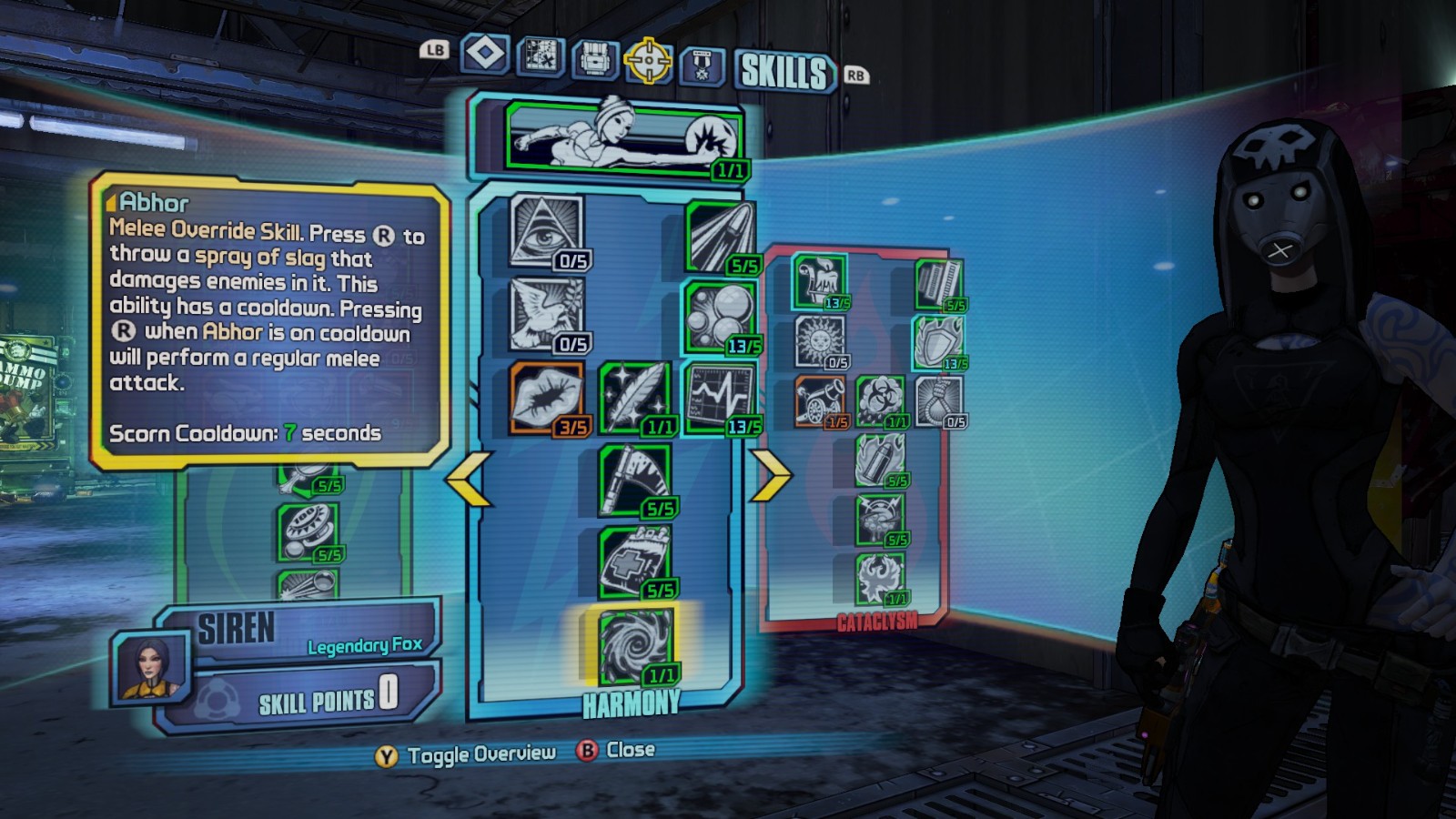Pick the medical cross skill icon
The height and width of the screenshot is (819, 1456).
(634, 561)
